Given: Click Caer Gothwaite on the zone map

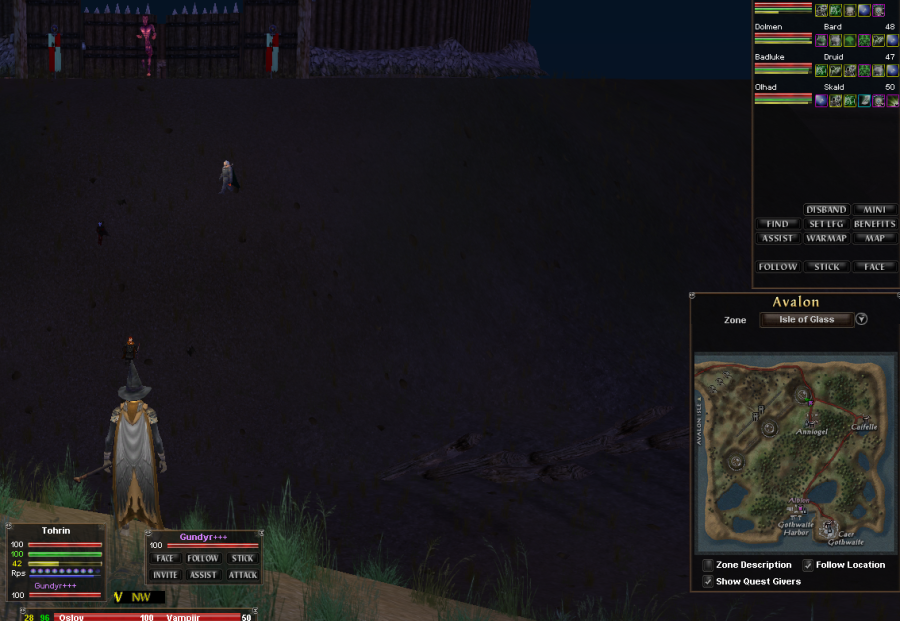Looking at the screenshot, I should tap(838, 536).
